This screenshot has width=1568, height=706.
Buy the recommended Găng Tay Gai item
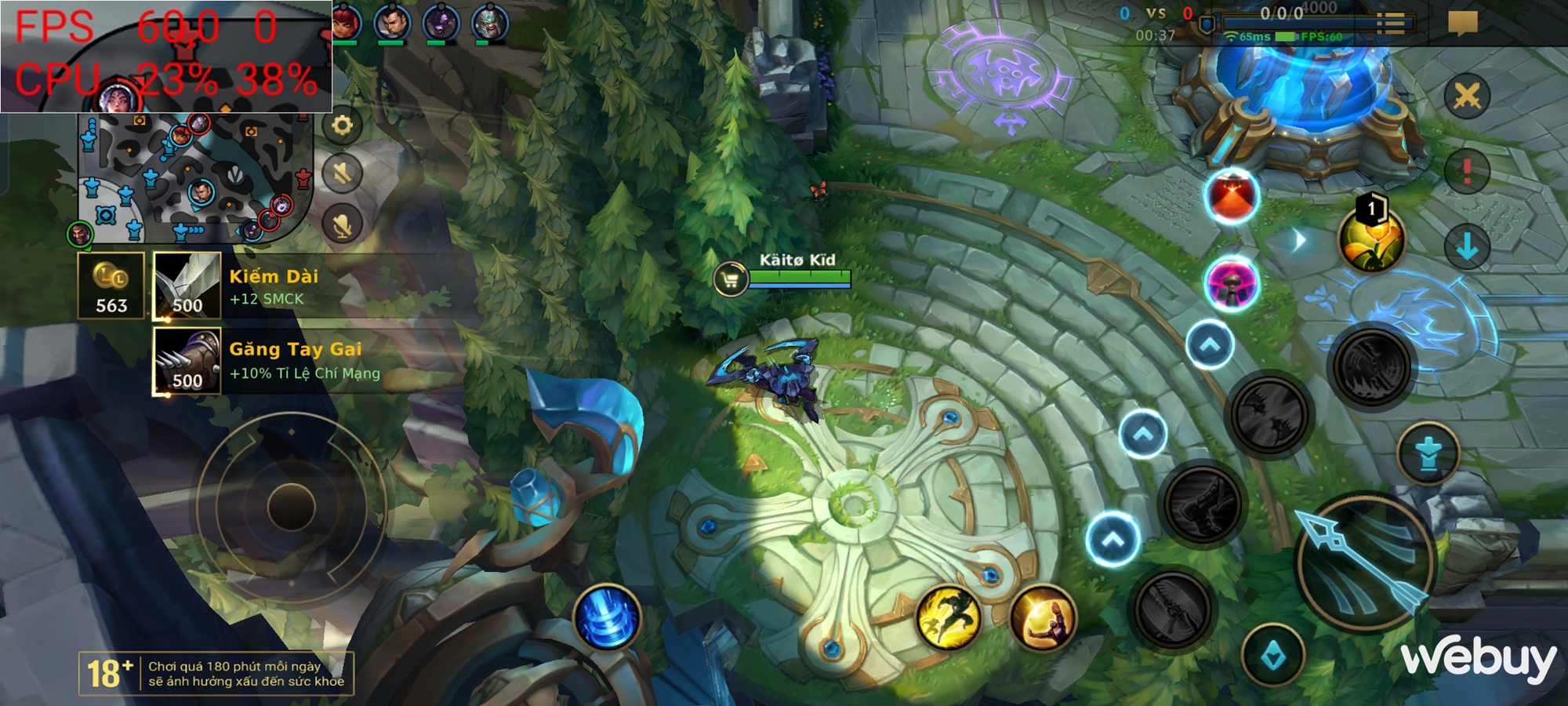pos(187,361)
